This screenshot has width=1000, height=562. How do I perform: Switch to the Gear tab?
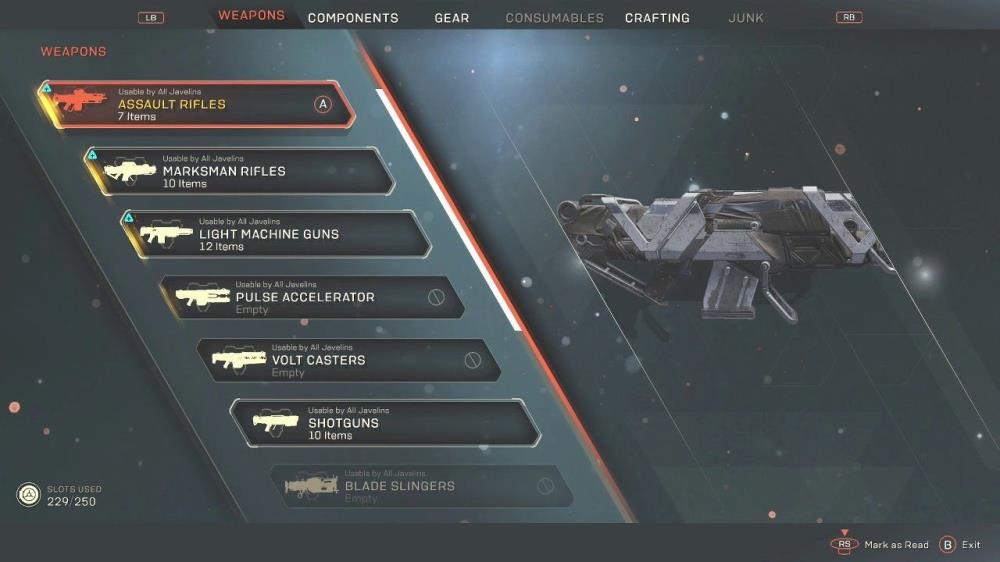tap(452, 18)
